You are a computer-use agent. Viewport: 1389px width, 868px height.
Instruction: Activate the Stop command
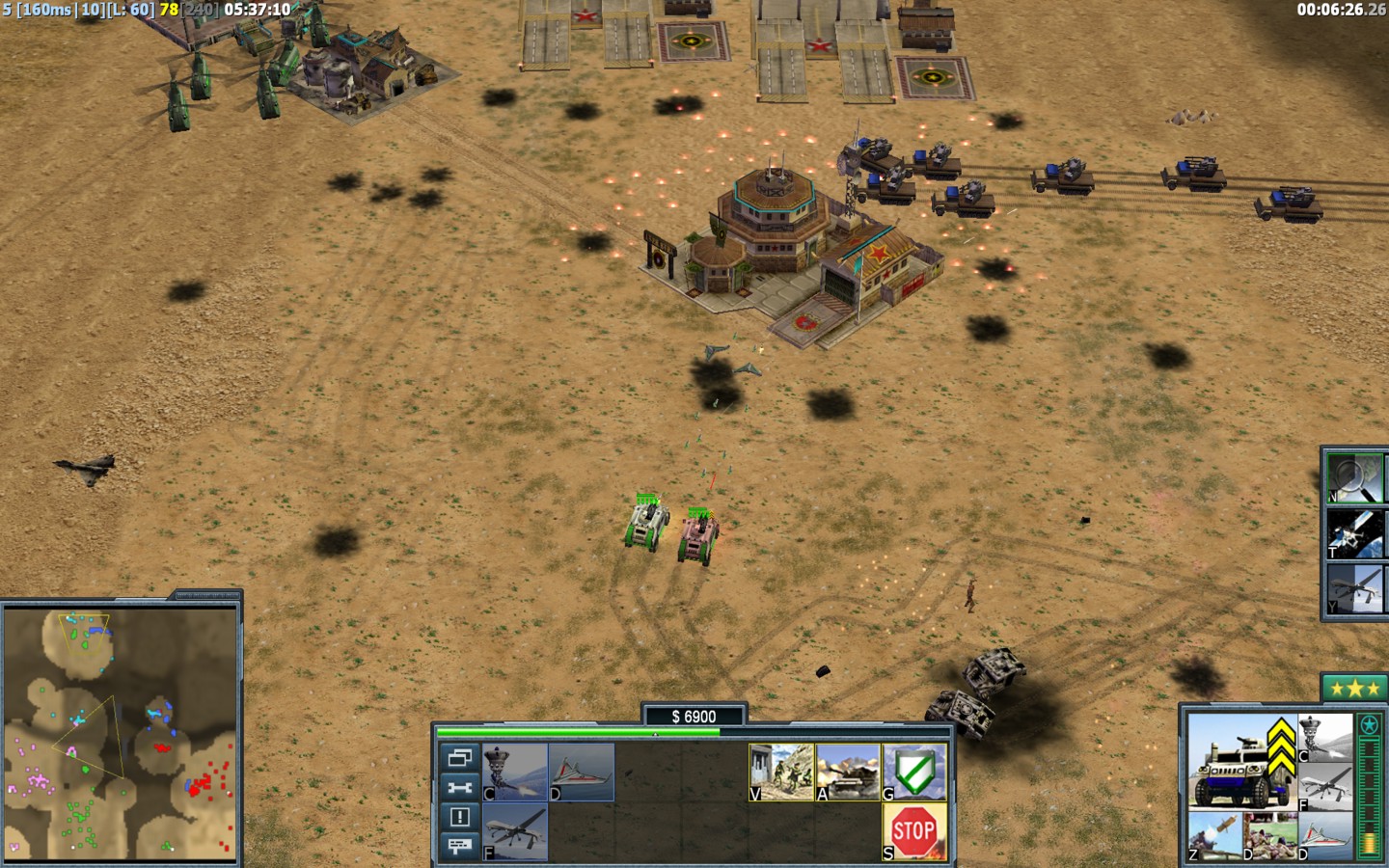pyautogui.click(x=913, y=830)
